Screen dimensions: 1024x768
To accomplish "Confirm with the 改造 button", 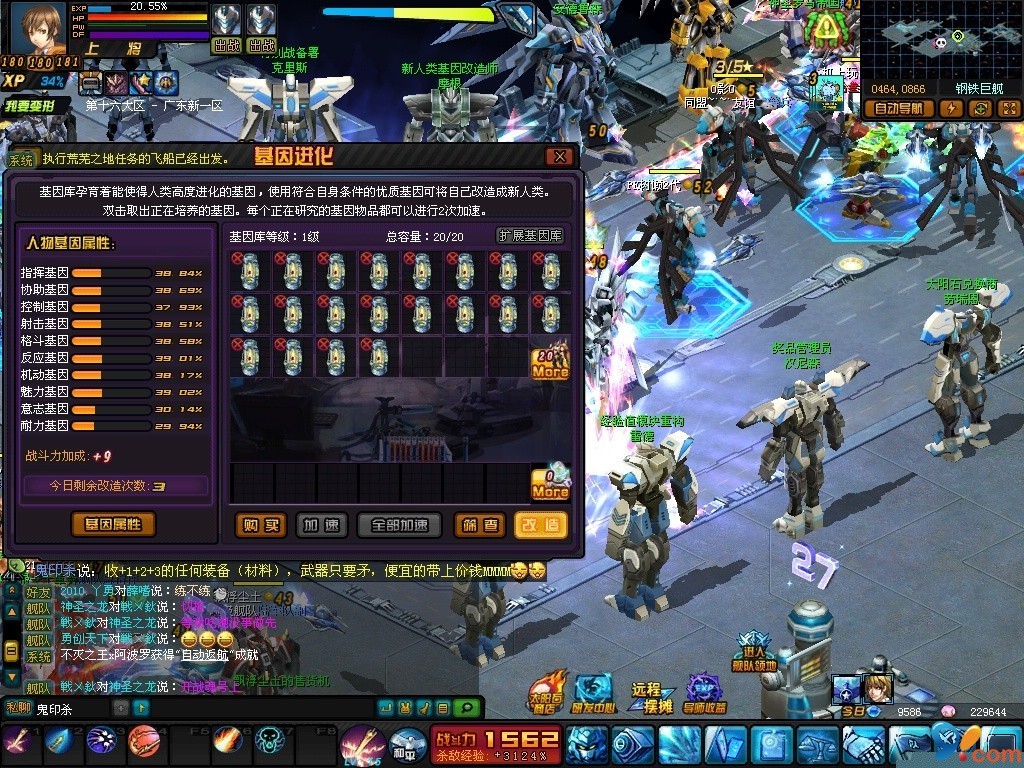I will click(541, 525).
